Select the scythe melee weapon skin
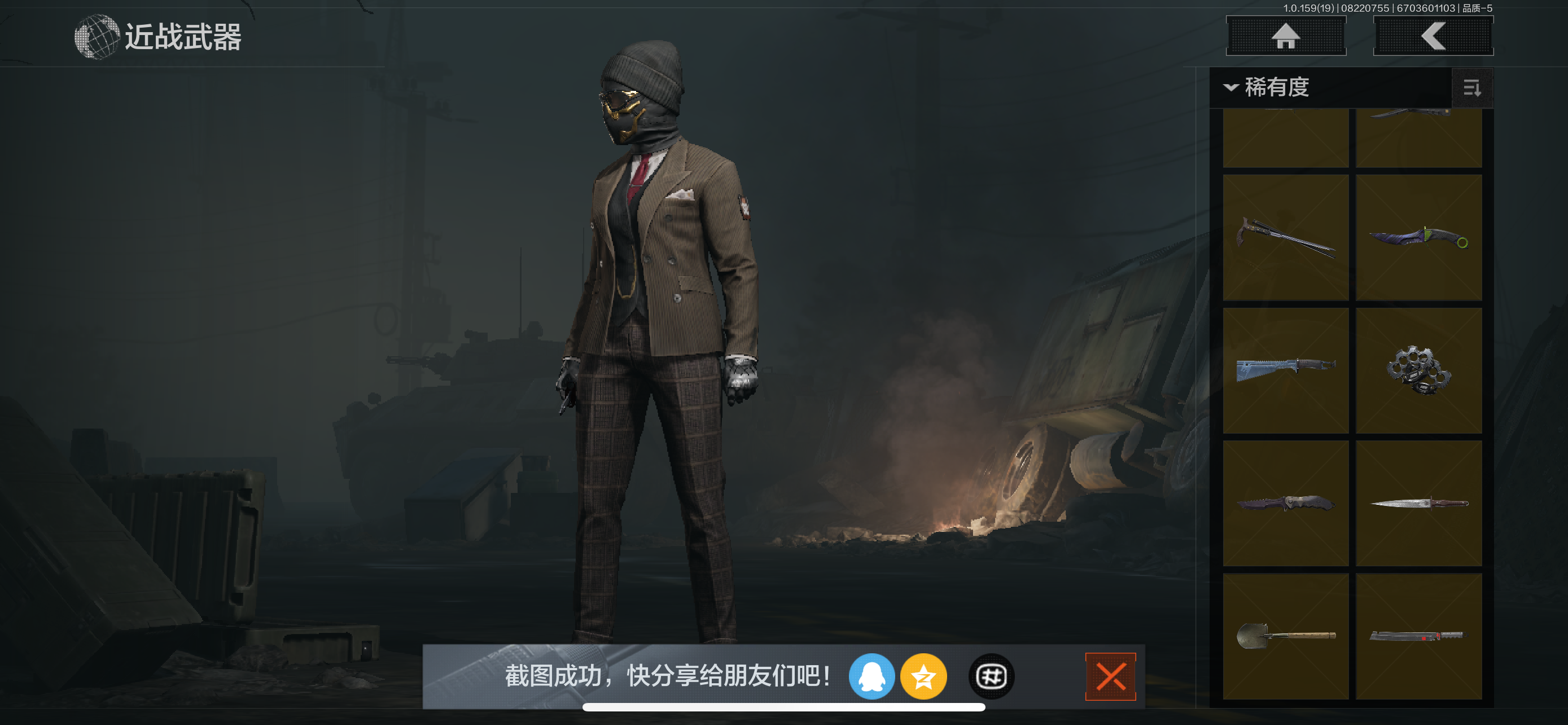This screenshot has height=725, width=1568. click(x=1285, y=237)
